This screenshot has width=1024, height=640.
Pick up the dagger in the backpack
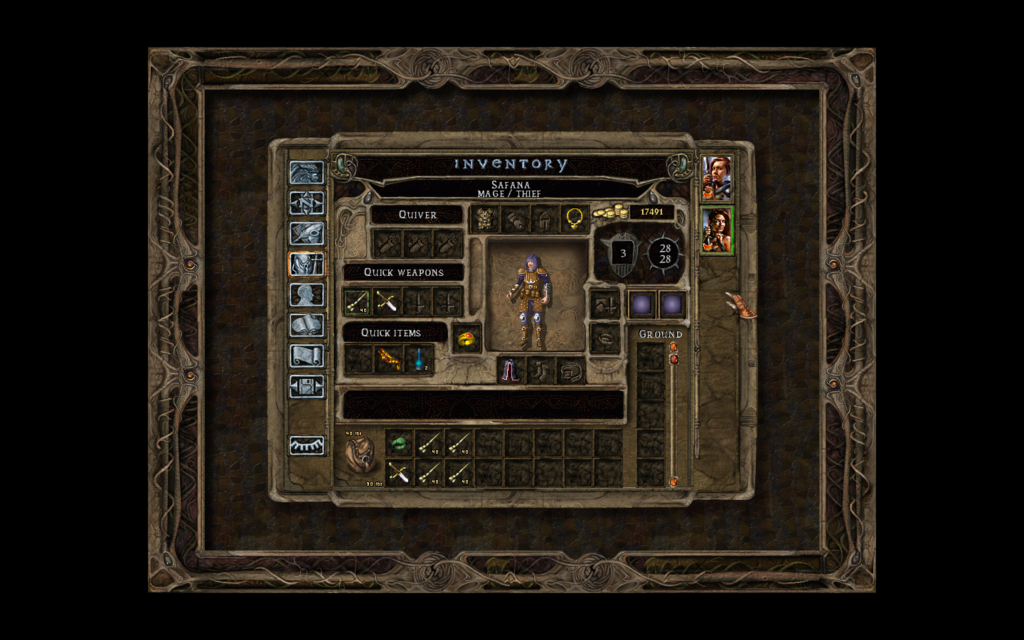click(399, 472)
